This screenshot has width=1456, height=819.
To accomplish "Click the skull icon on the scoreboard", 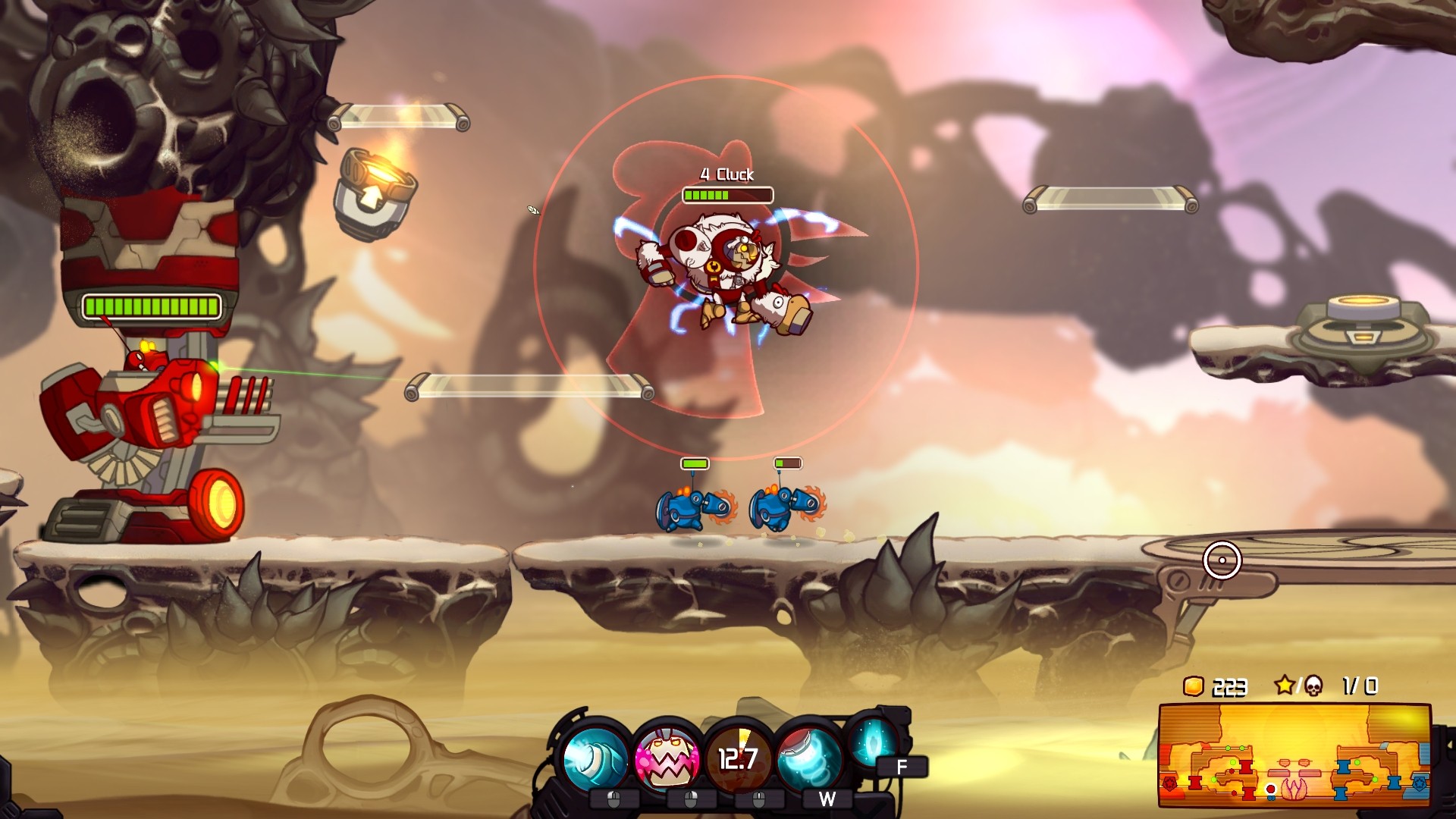I will pyautogui.click(x=1313, y=687).
